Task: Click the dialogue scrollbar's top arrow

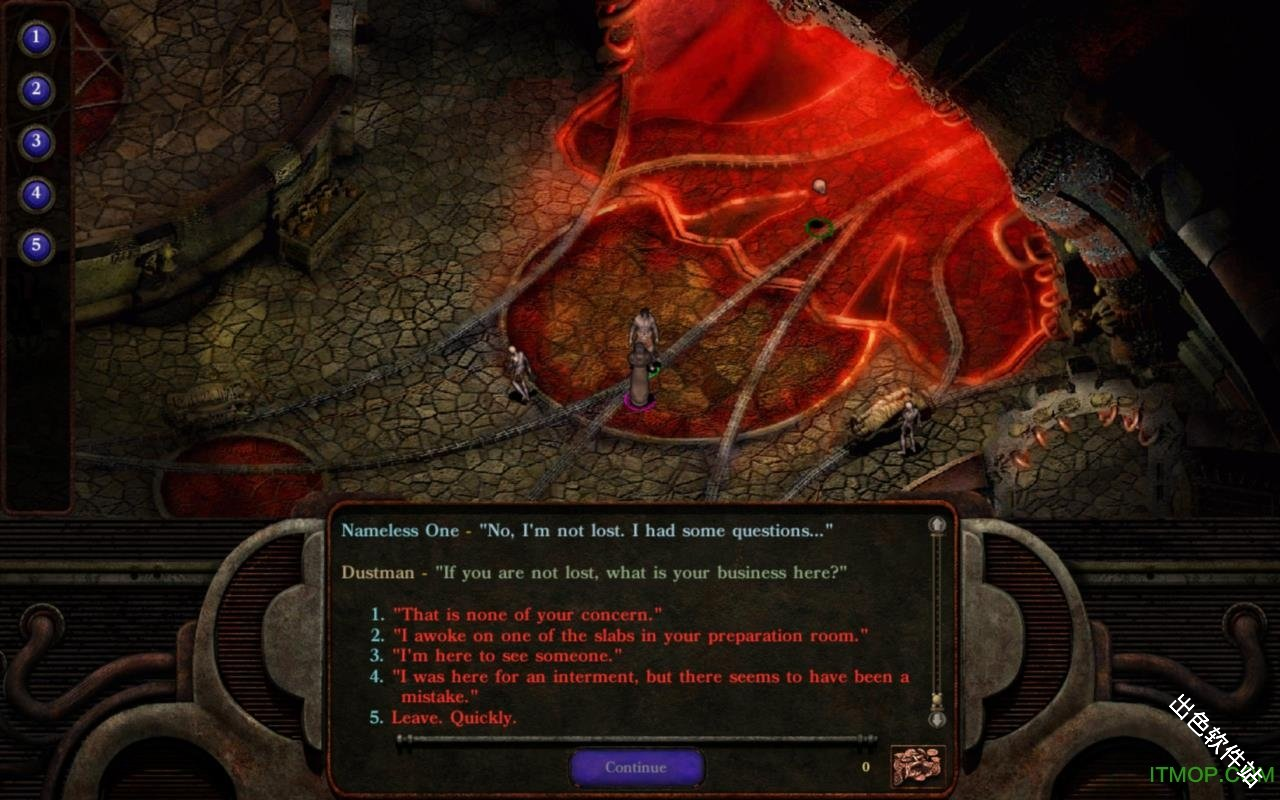Action: tap(937, 524)
